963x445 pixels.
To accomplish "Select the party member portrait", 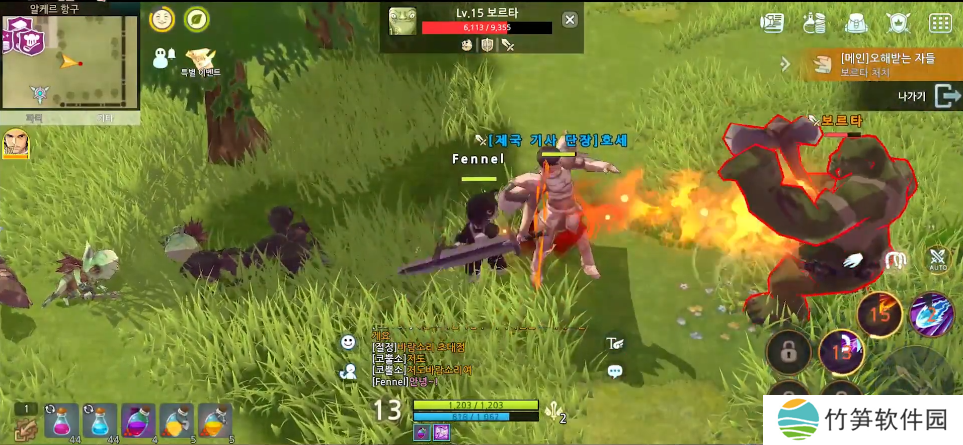I will coord(16,143).
